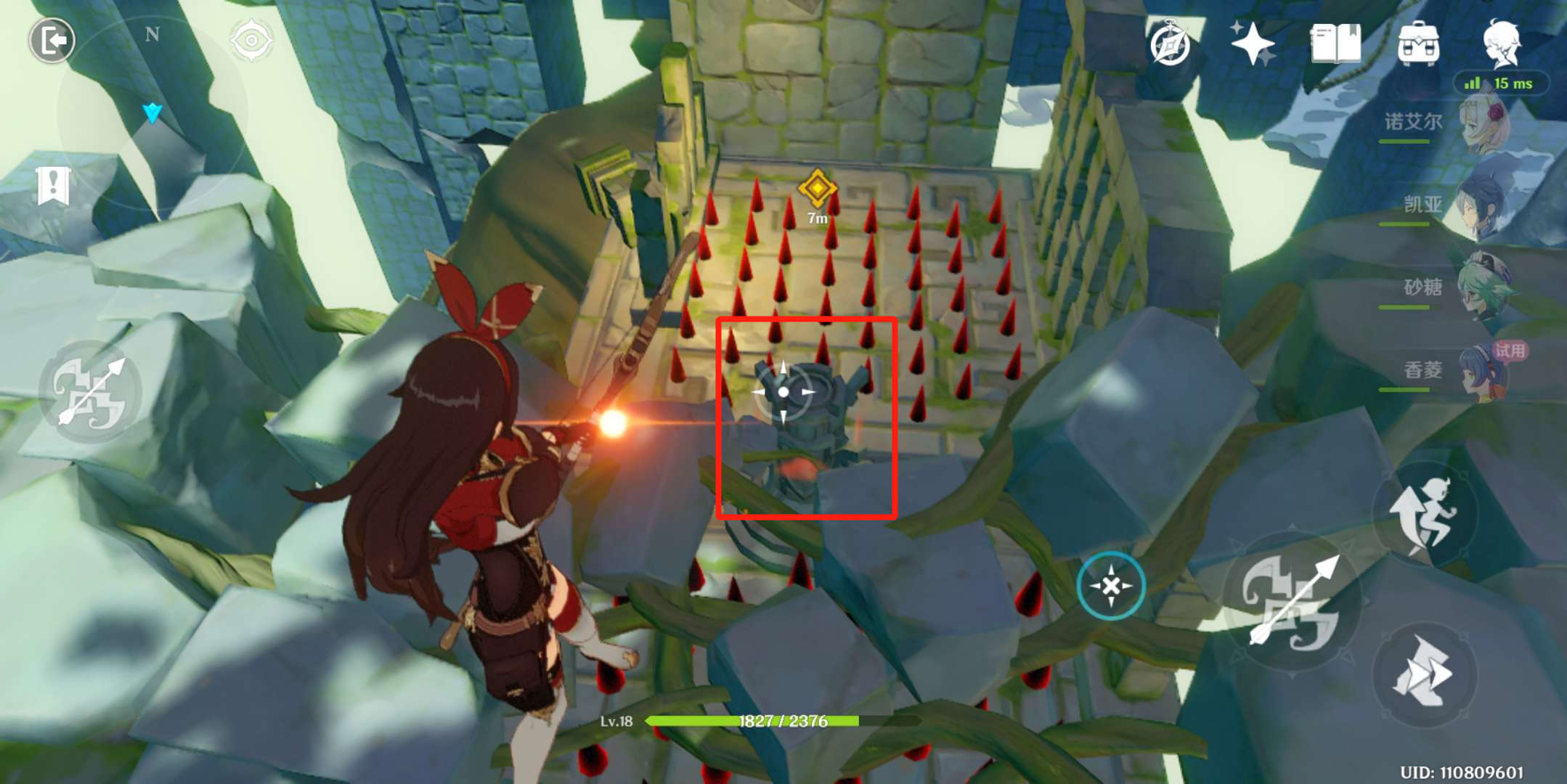Tap the left-side bow aim button
The image size is (1567, 784).
tap(91, 393)
